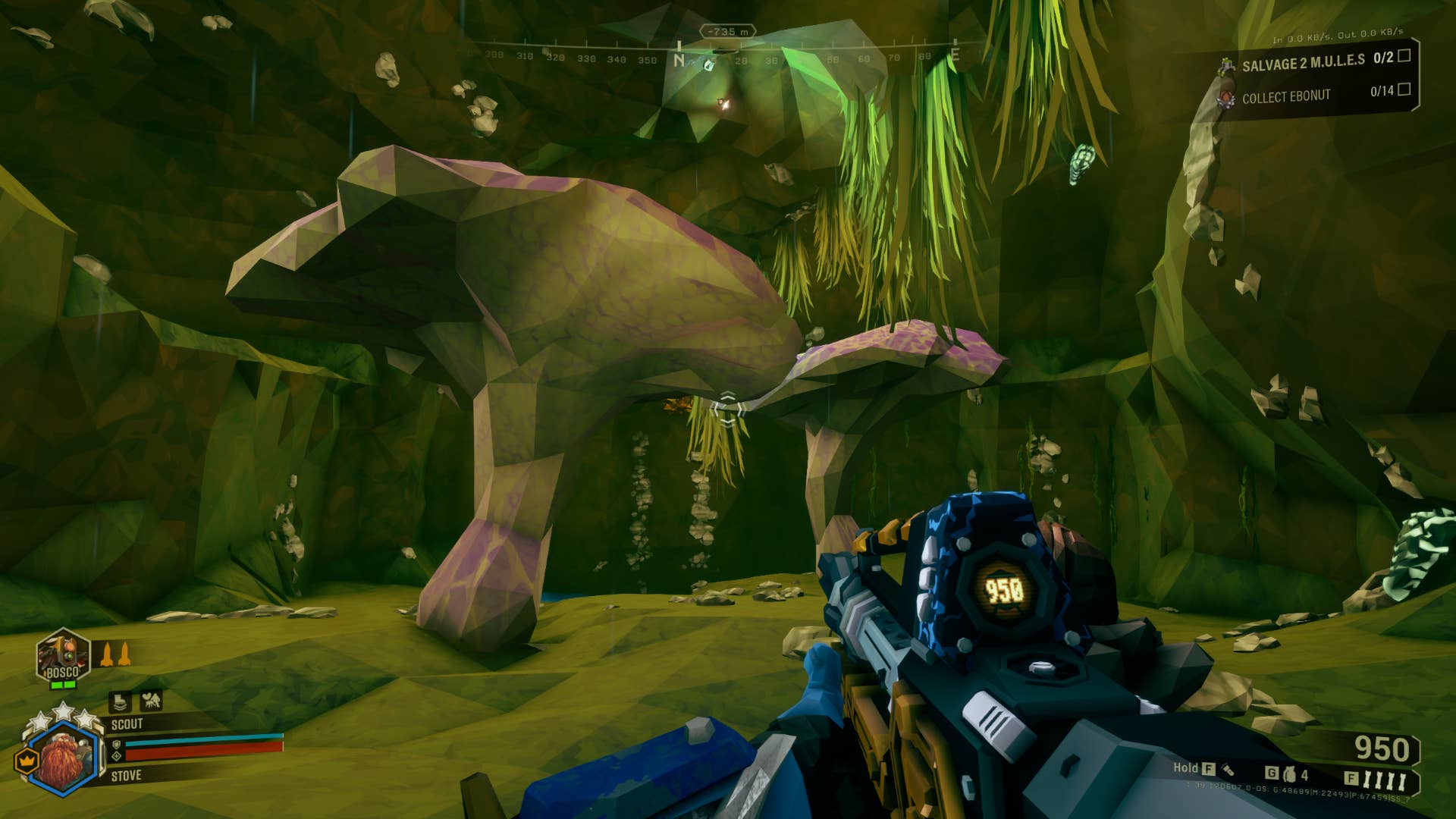Click the flashlight icon near the Hold prompt
The width and height of the screenshot is (1456, 819).
1228,770
